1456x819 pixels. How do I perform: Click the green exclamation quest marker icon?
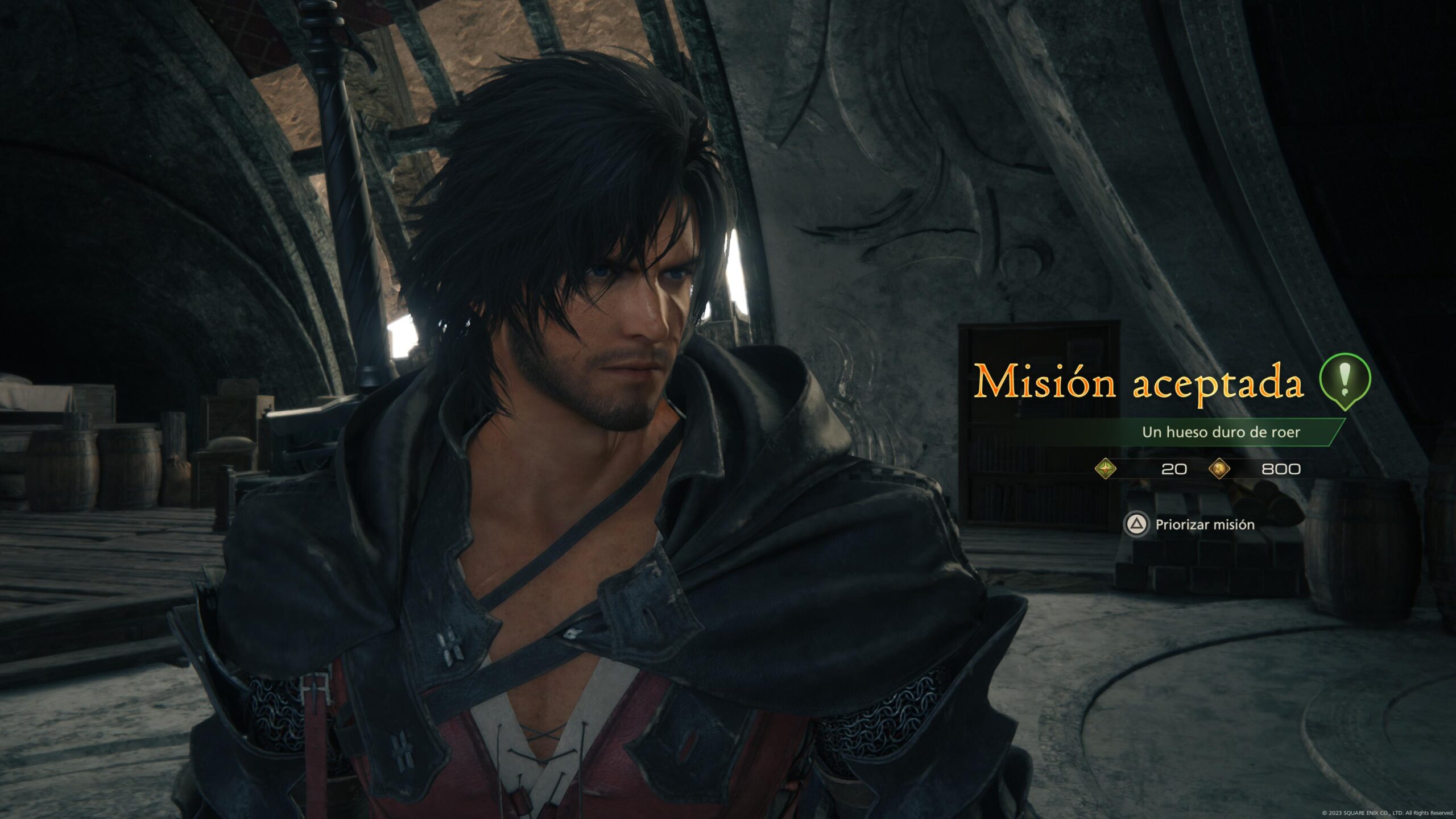[x=1345, y=380]
